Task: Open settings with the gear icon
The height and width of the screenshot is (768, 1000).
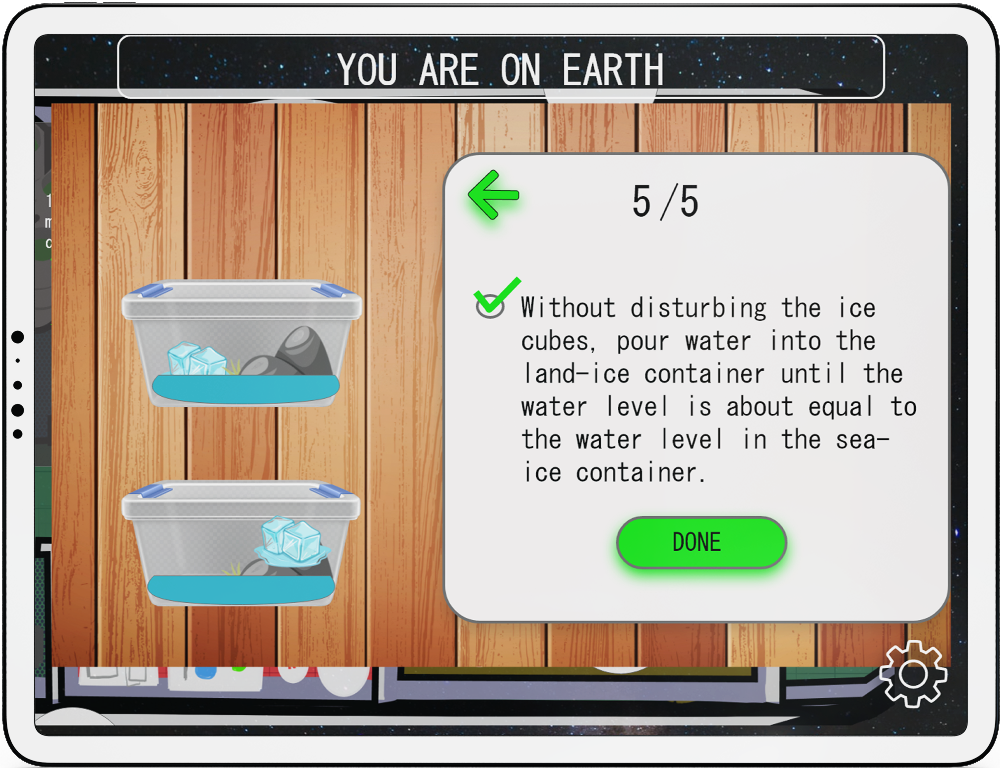Action: click(x=913, y=674)
